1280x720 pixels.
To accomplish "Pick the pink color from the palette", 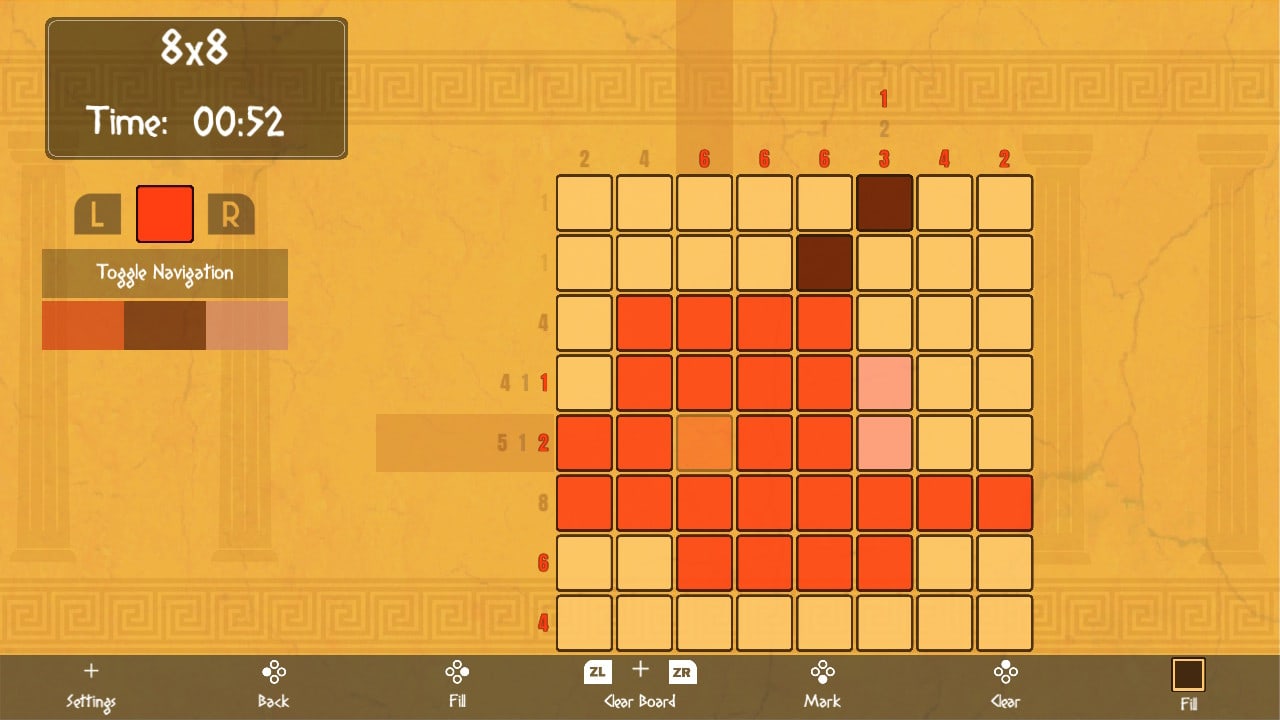I will pyautogui.click(x=246, y=325).
